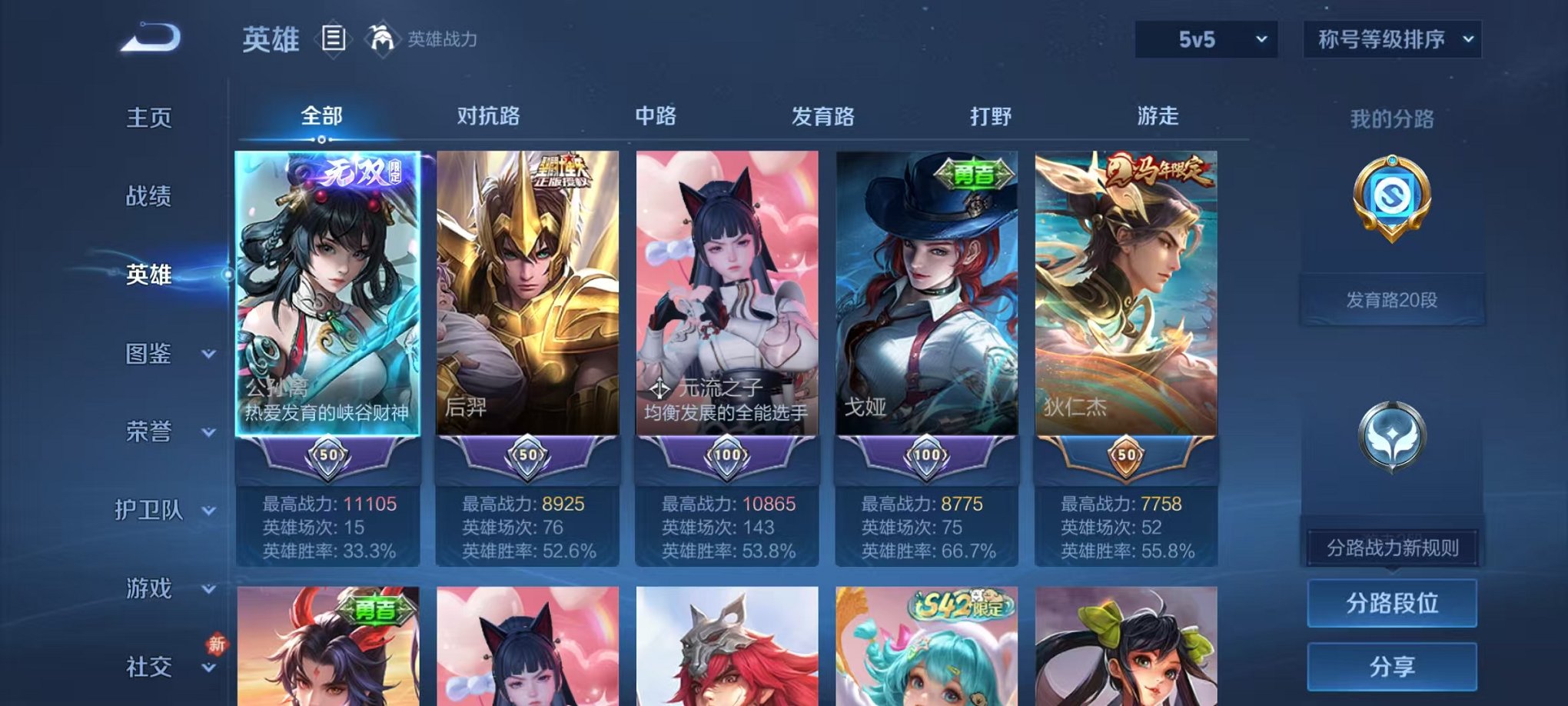Viewport: 1568px width, 706px height.
Task: Click the hero list icon beside 英雄 title
Action: (x=335, y=39)
